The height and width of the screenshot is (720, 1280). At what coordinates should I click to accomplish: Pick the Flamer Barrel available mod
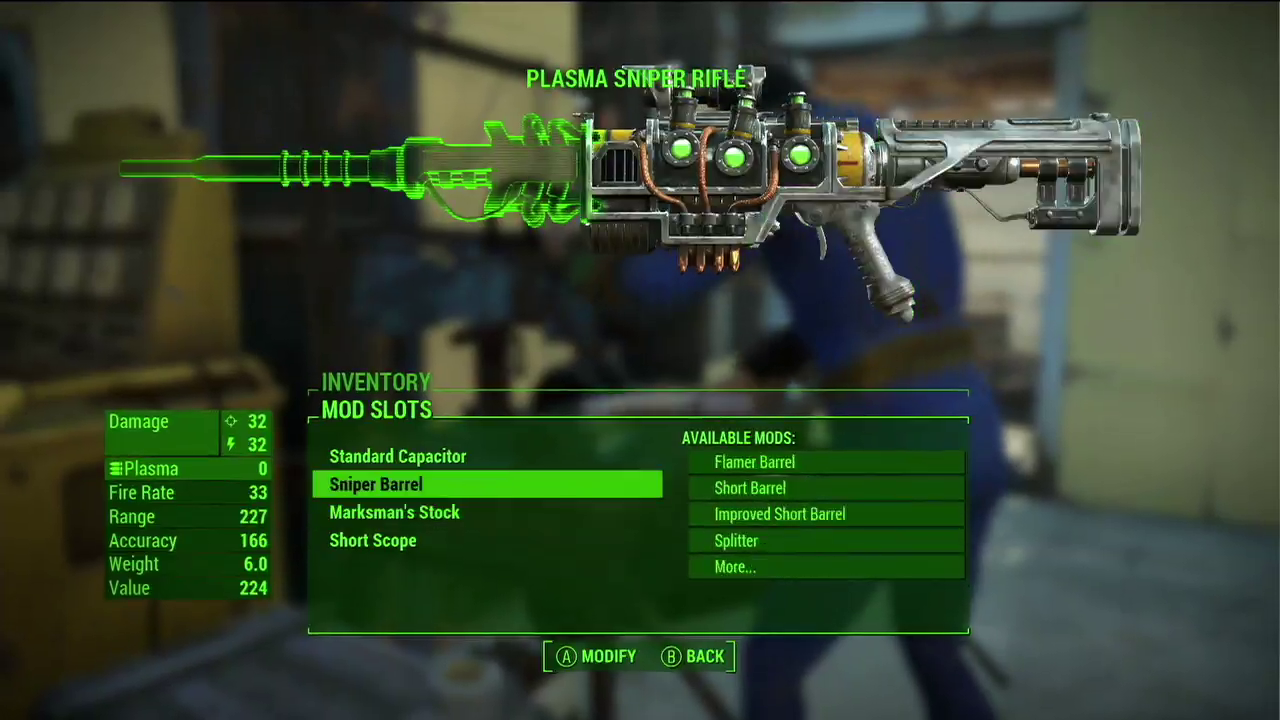point(826,462)
